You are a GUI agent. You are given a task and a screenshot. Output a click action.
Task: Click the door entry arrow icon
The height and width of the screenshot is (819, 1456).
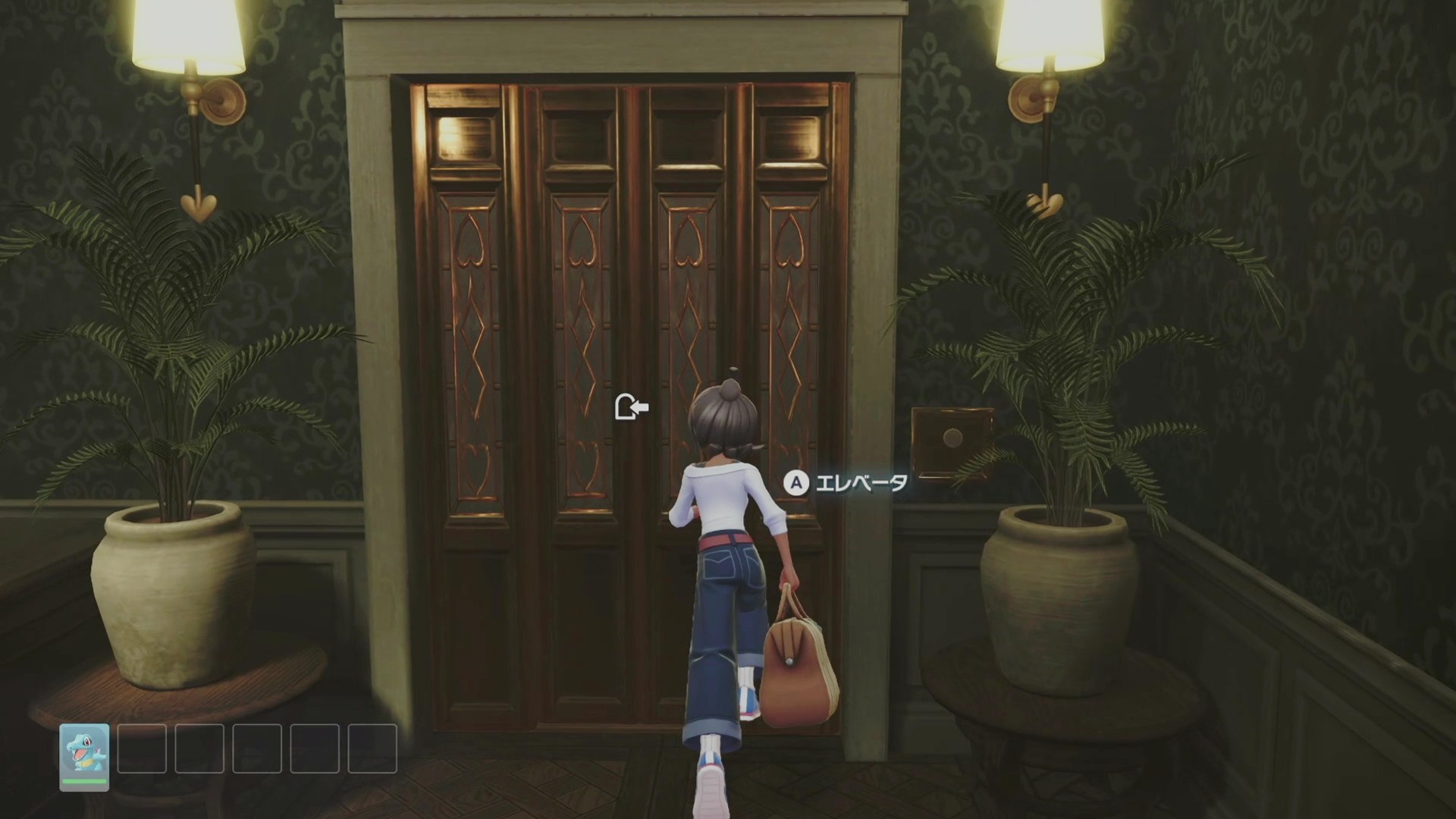[631, 408]
